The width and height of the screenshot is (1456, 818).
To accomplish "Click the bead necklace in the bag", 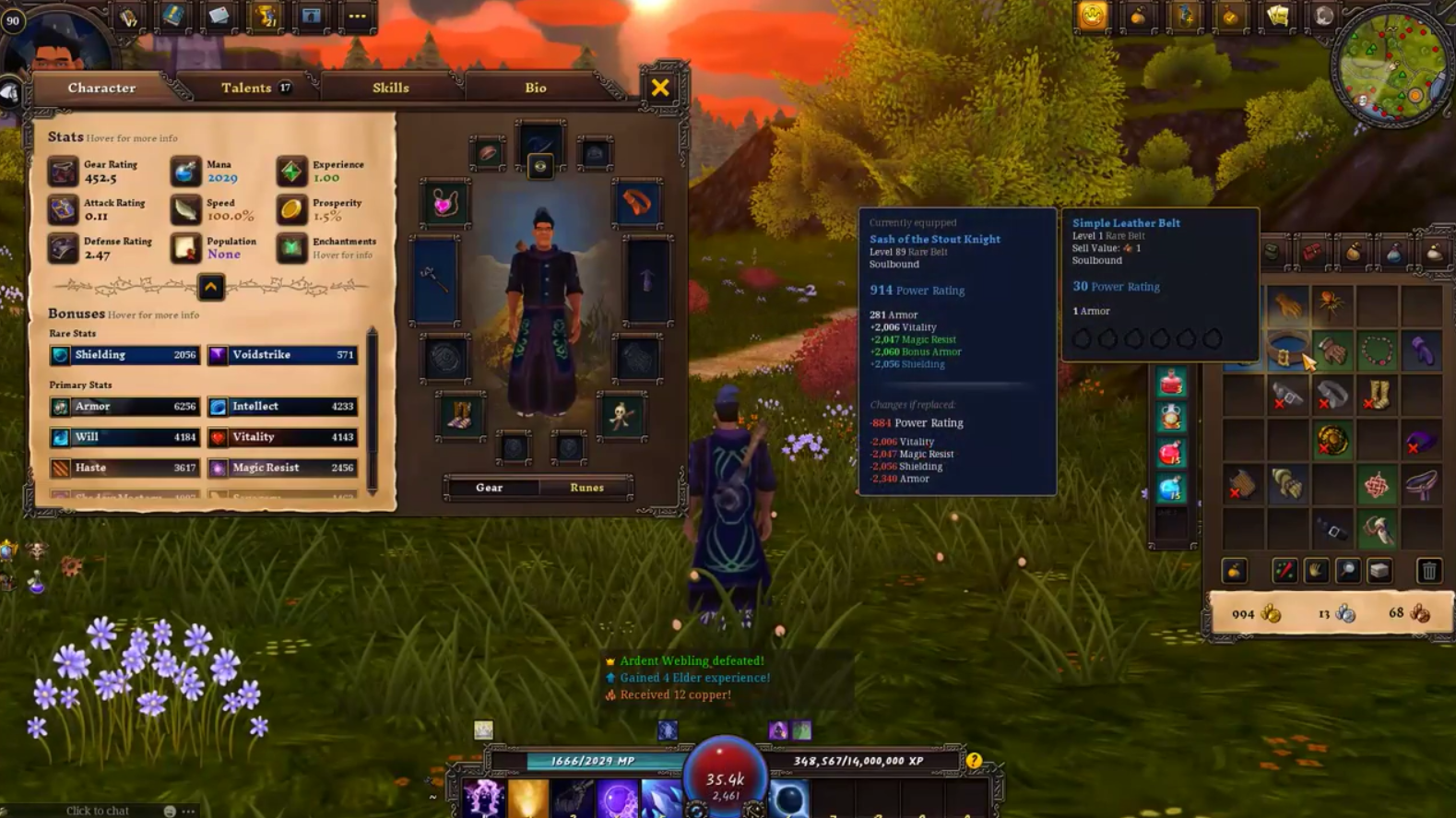I will [x=1377, y=351].
